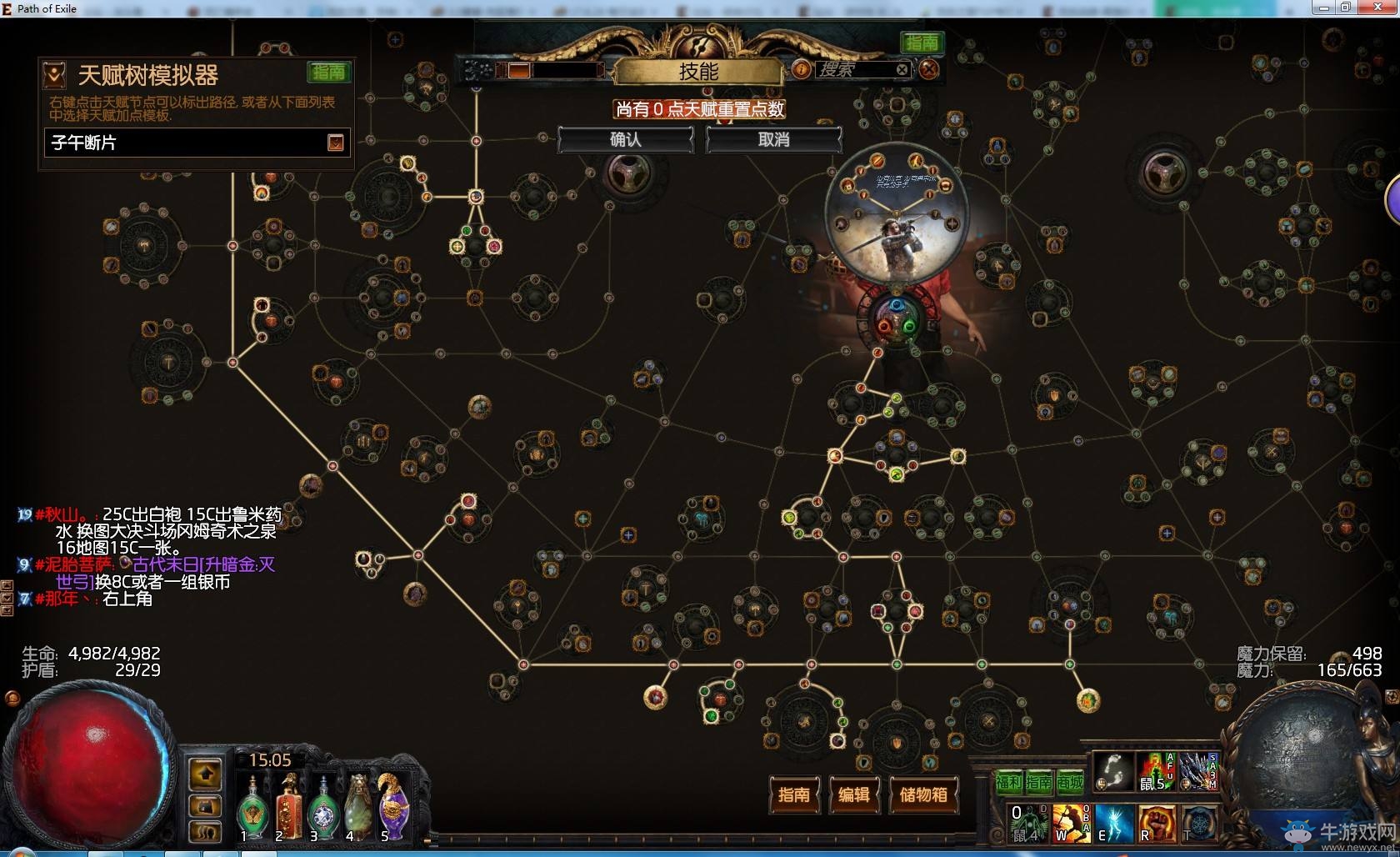1400x857 pixels.
Task: Open the green 指南 in the simulator panel header
Action: click(x=328, y=73)
